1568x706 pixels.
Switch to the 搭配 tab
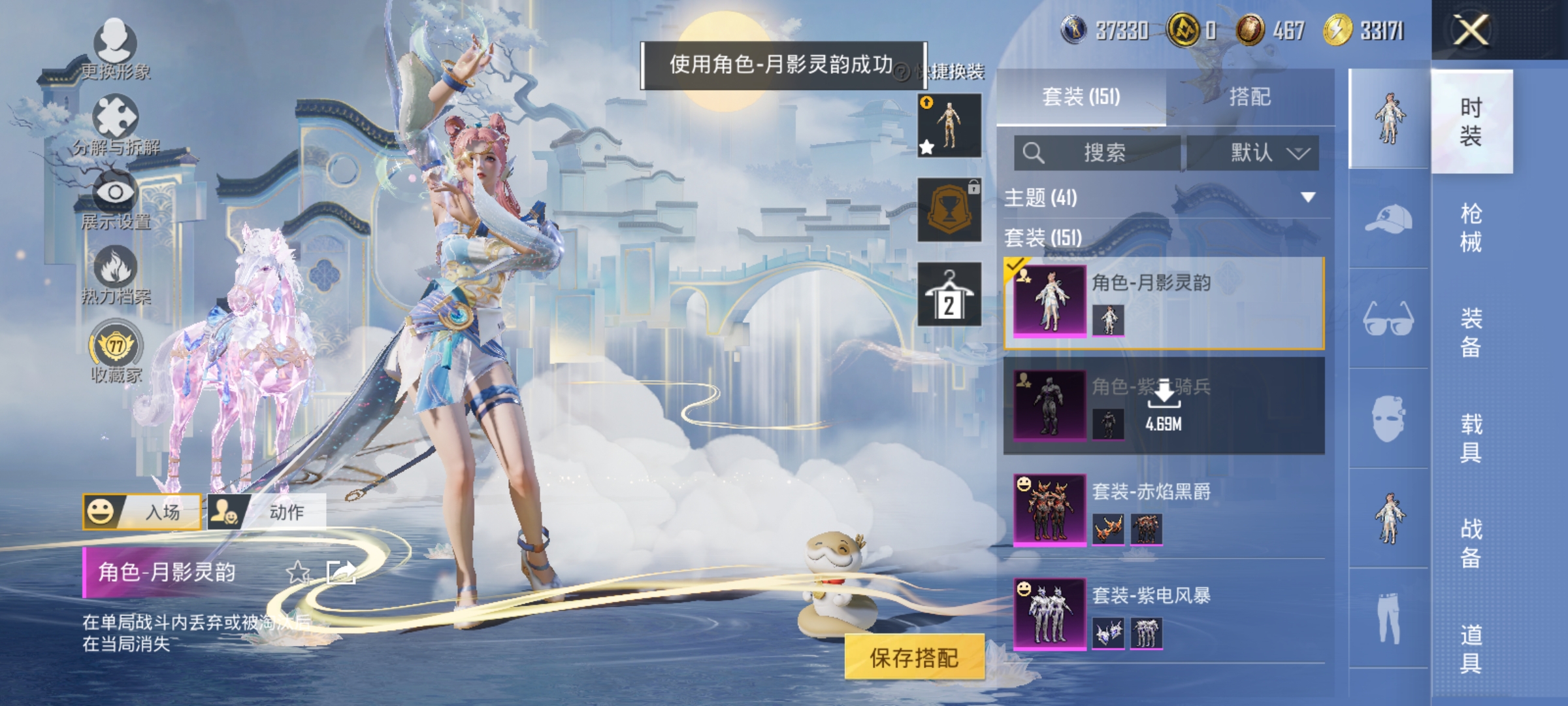pos(1251,96)
